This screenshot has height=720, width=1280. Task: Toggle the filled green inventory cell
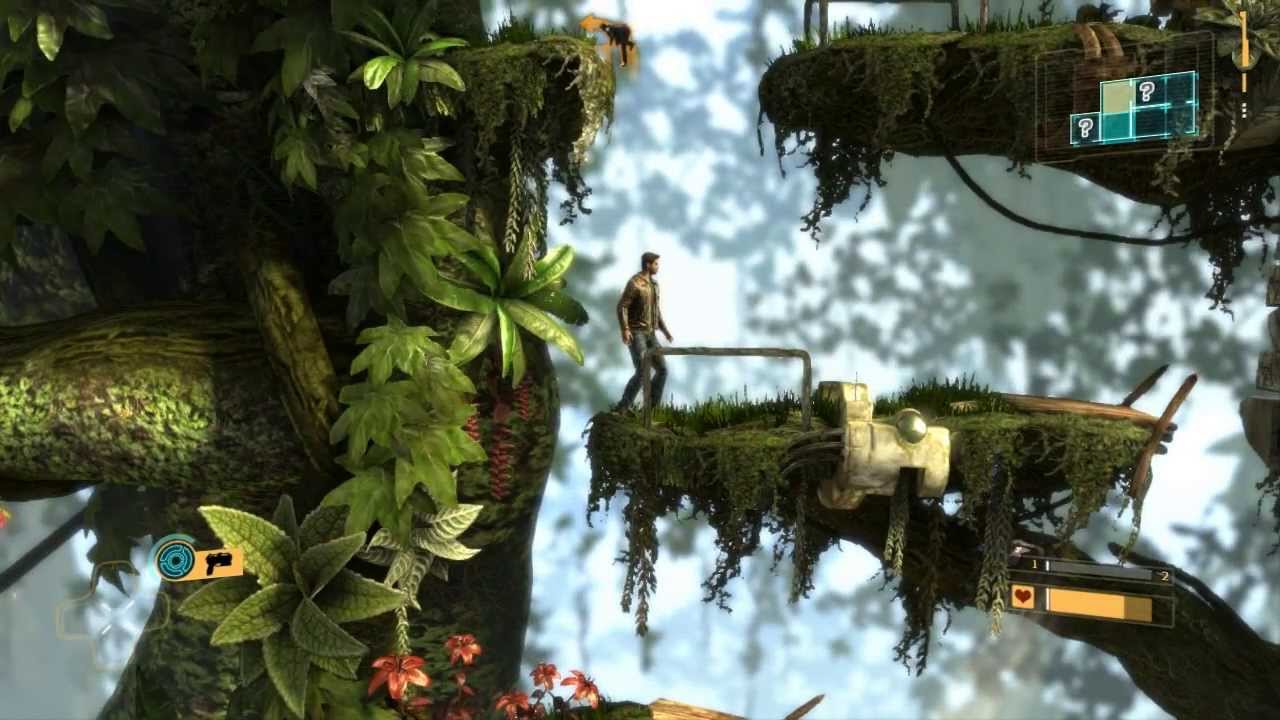tap(1117, 126)
